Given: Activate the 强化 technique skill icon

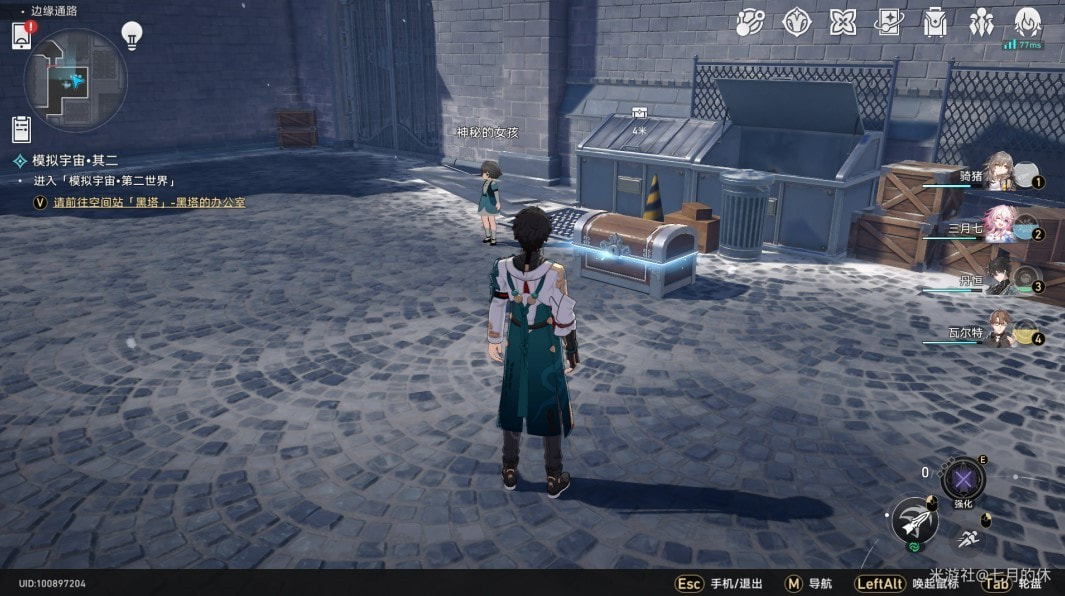Looking at the screenshot, I should pyautogui.click(x=963, y=479).
